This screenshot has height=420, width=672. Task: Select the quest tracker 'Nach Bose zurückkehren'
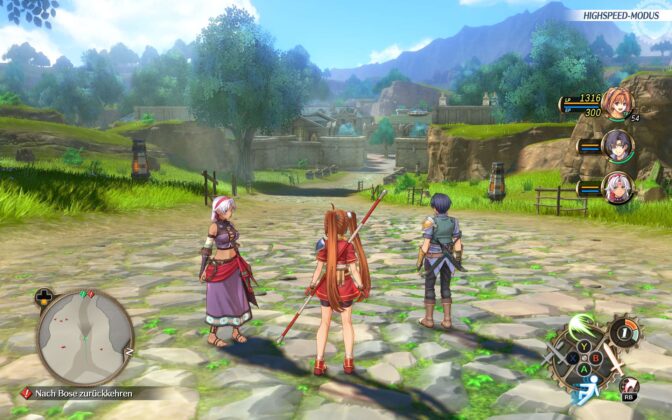coord(83,393)
